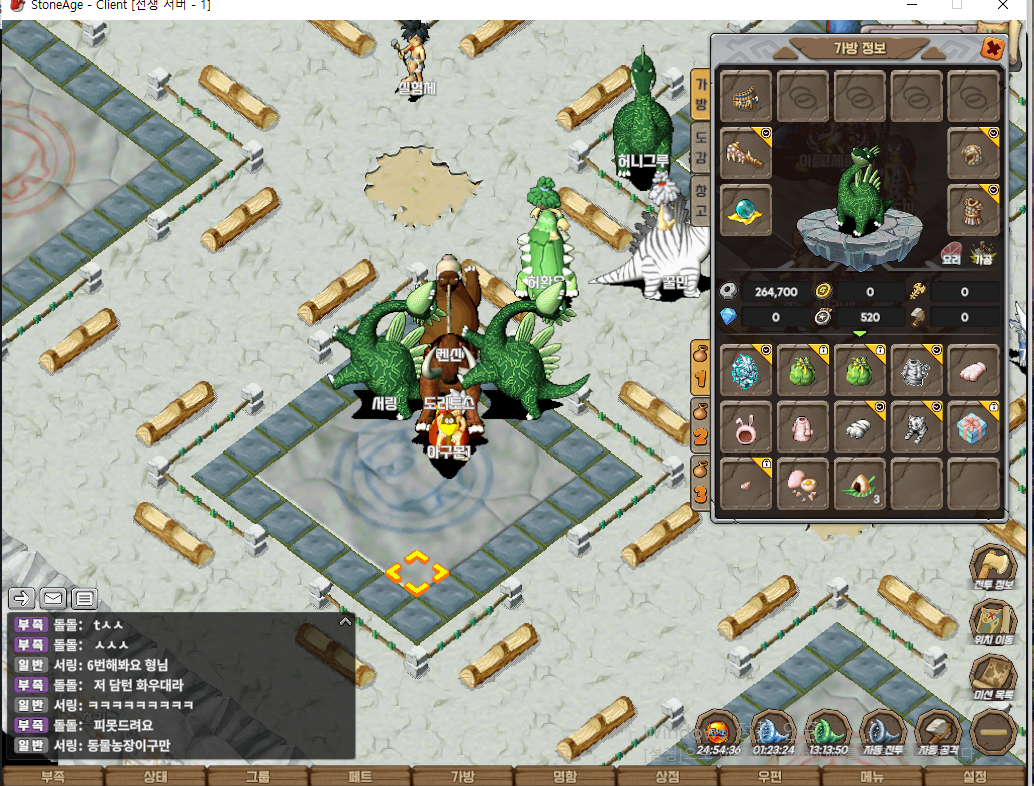Viewport: 1034px width, 786px height.
Task: Open bag page 2 tab
Action: (x=701, y=427)
